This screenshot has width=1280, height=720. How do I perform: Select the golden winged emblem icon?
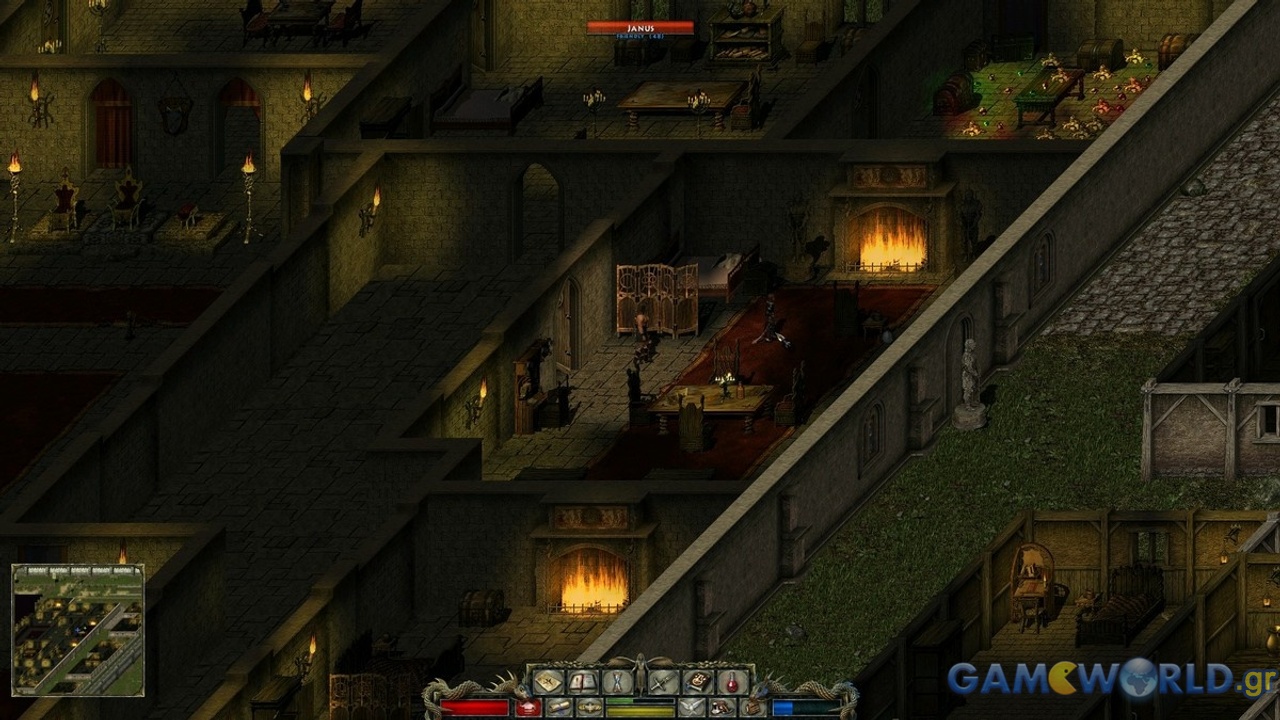[590, 708]
